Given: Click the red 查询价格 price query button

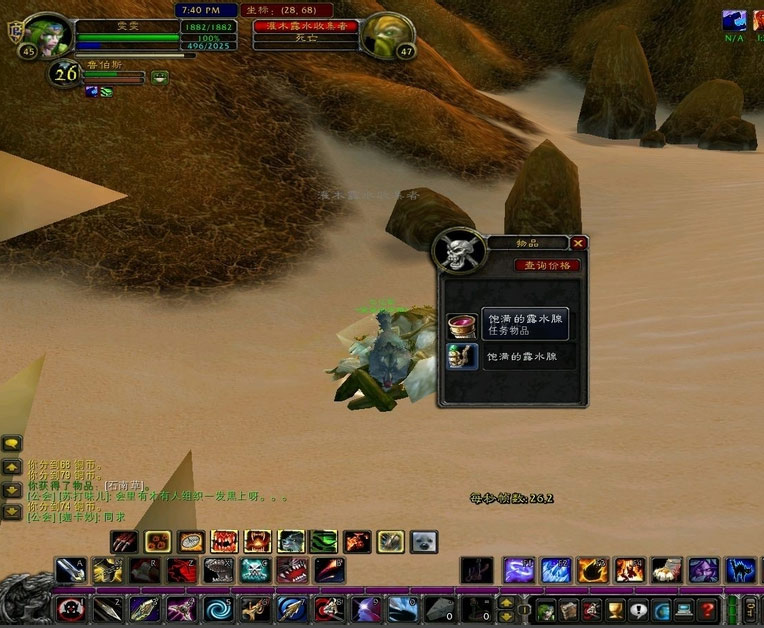Looking at the screenshot, I should point(547,266).
